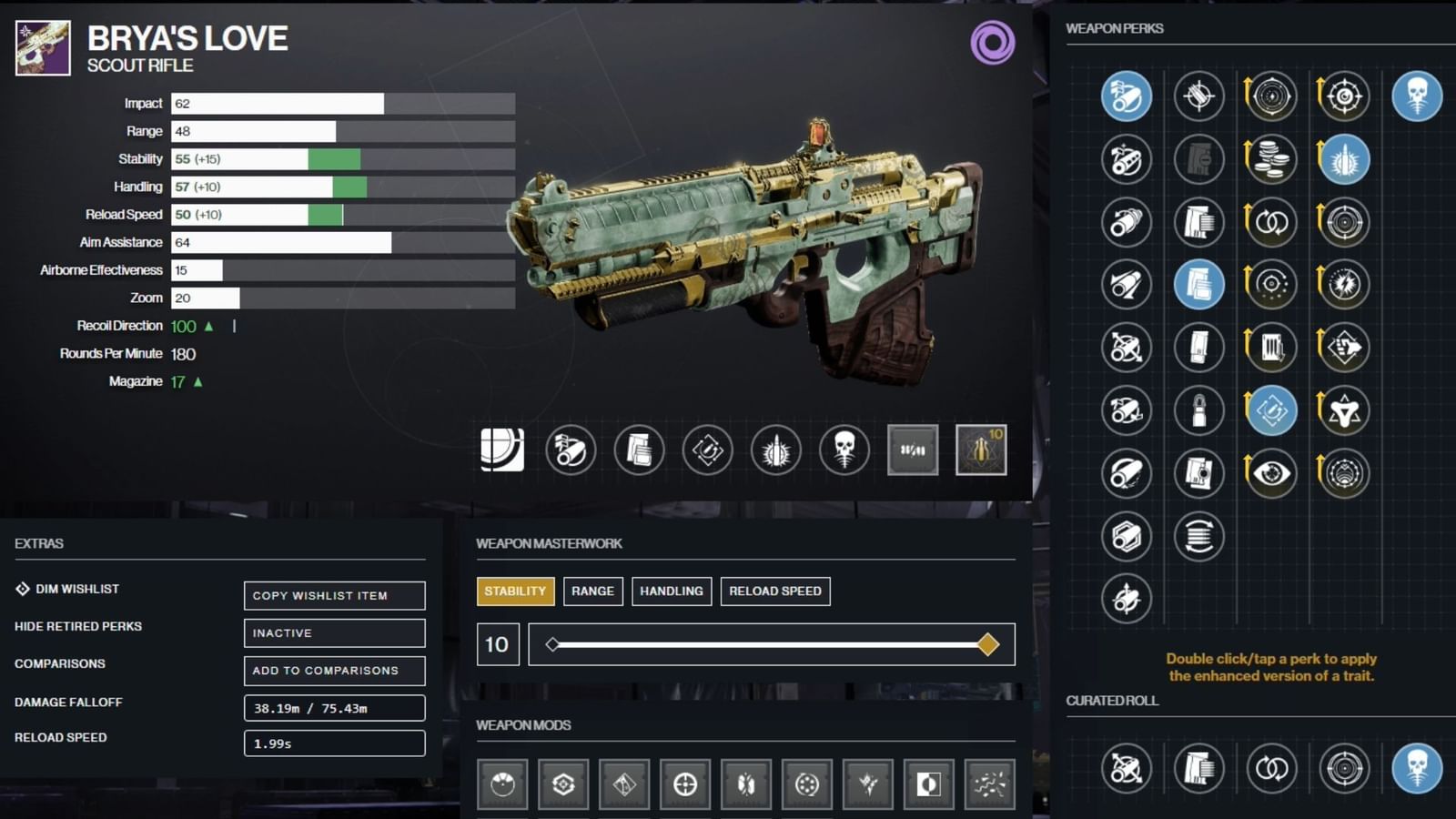The width and height of the screenshot is (1456, 819).
Task: Switch to the Handling masterwork tab
Action: coord(672,591)
